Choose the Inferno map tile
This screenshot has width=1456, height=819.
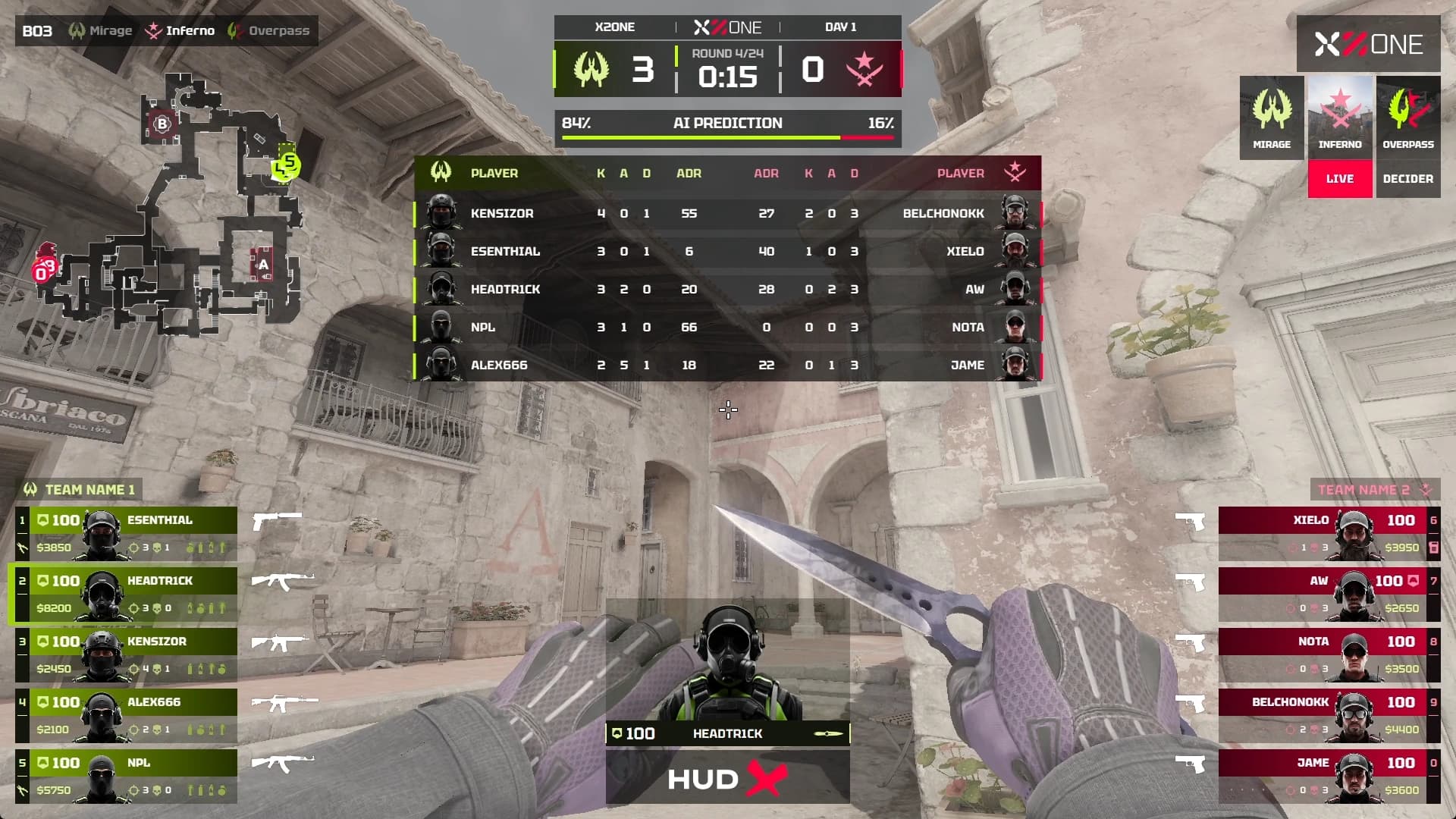[1340, 118]
